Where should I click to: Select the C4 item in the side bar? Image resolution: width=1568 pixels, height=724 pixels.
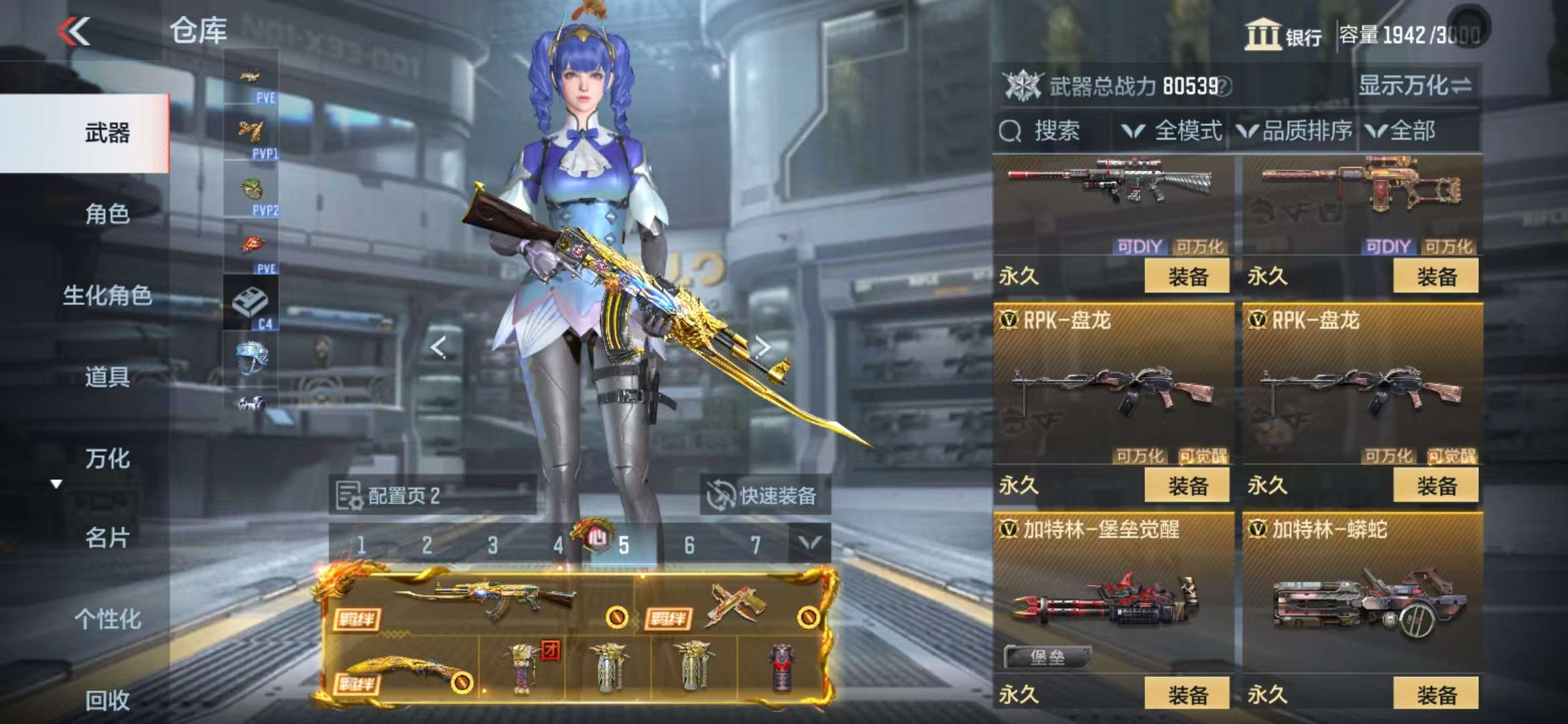(x=251, y=304)
